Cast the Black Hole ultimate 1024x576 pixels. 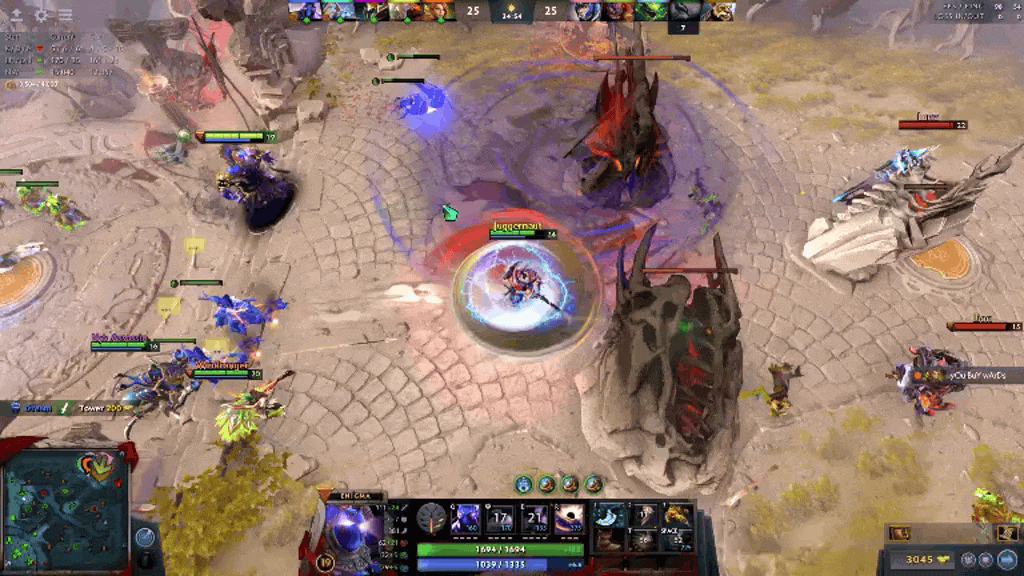coord(569,519)
